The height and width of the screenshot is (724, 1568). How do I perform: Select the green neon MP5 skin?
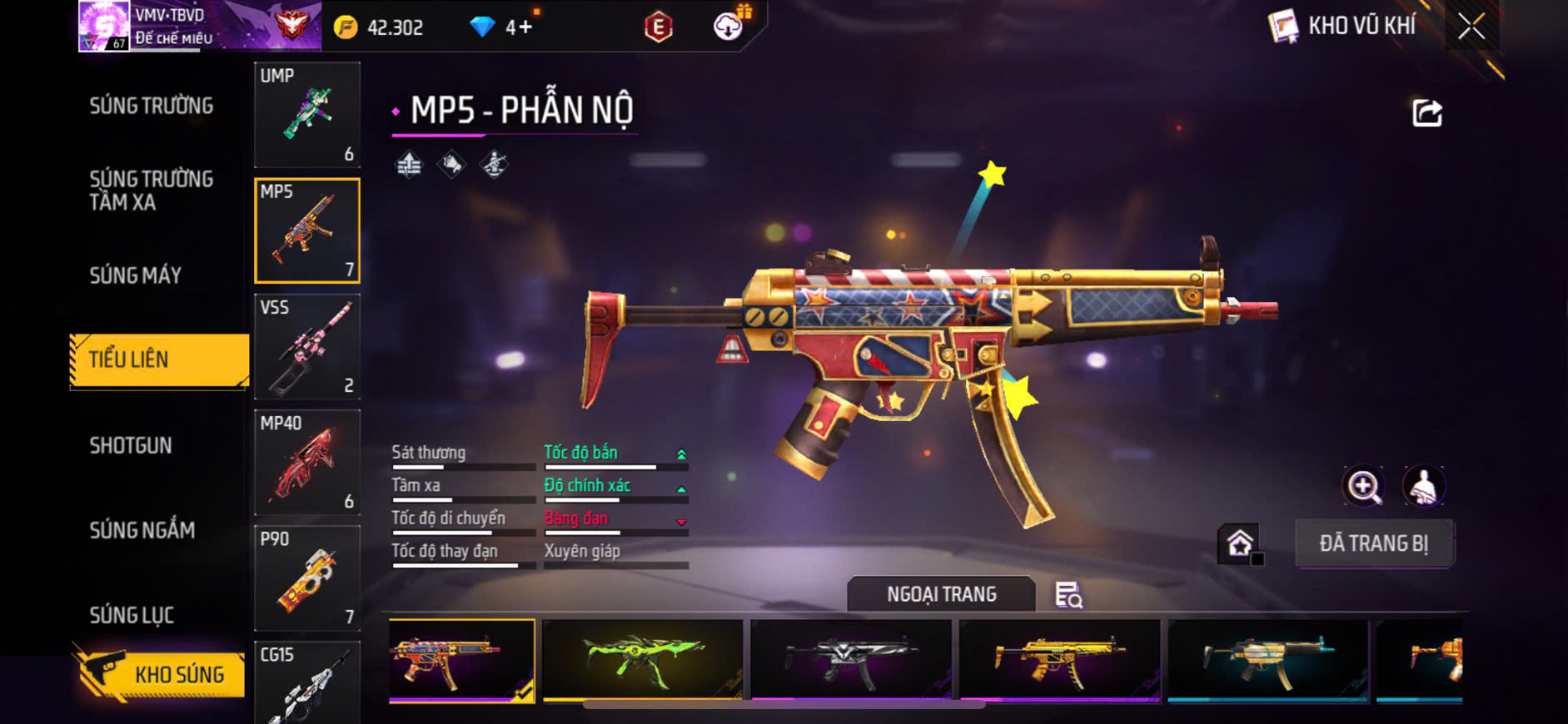[642, 660]
